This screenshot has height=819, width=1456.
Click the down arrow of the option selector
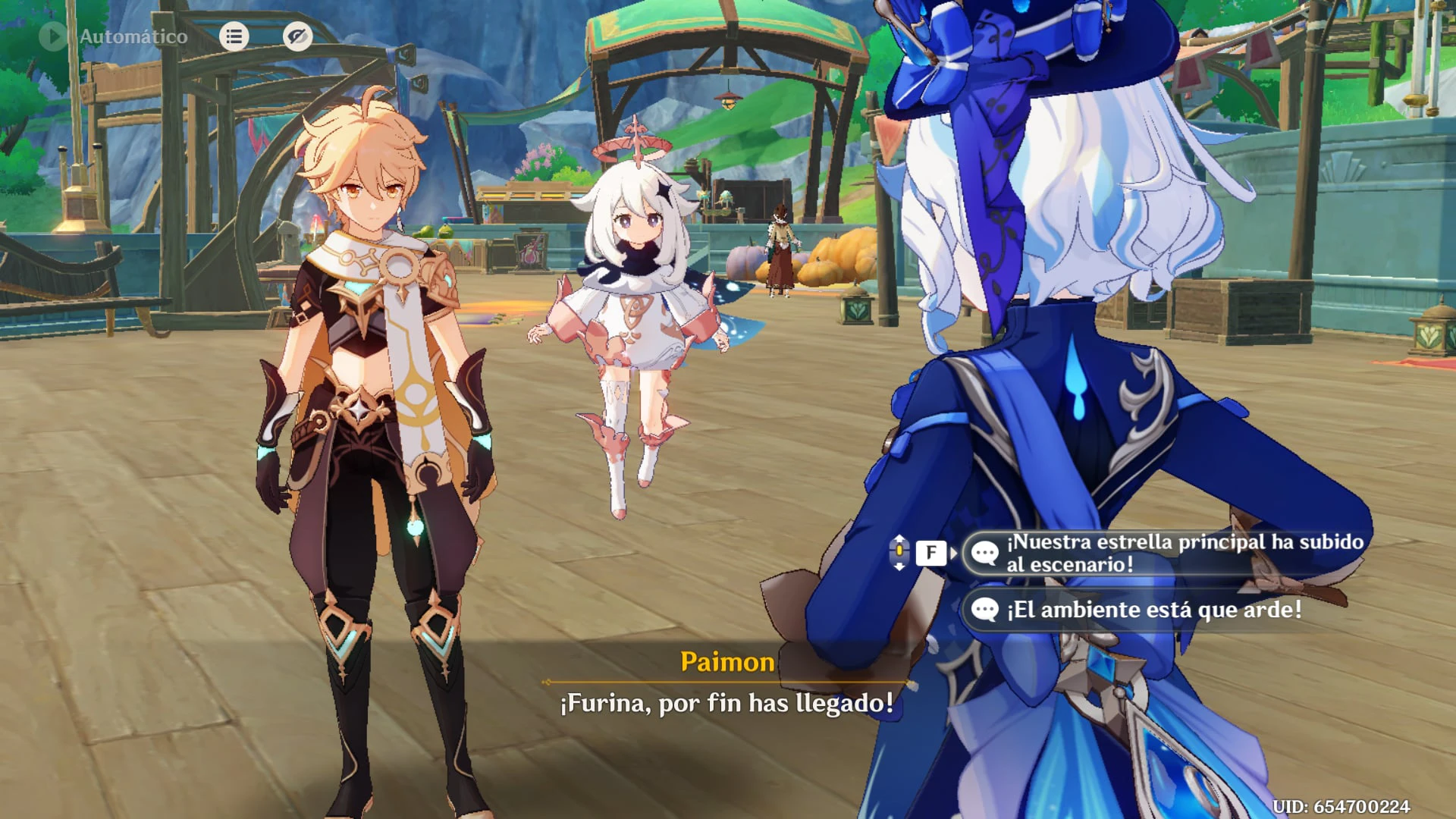899,566
